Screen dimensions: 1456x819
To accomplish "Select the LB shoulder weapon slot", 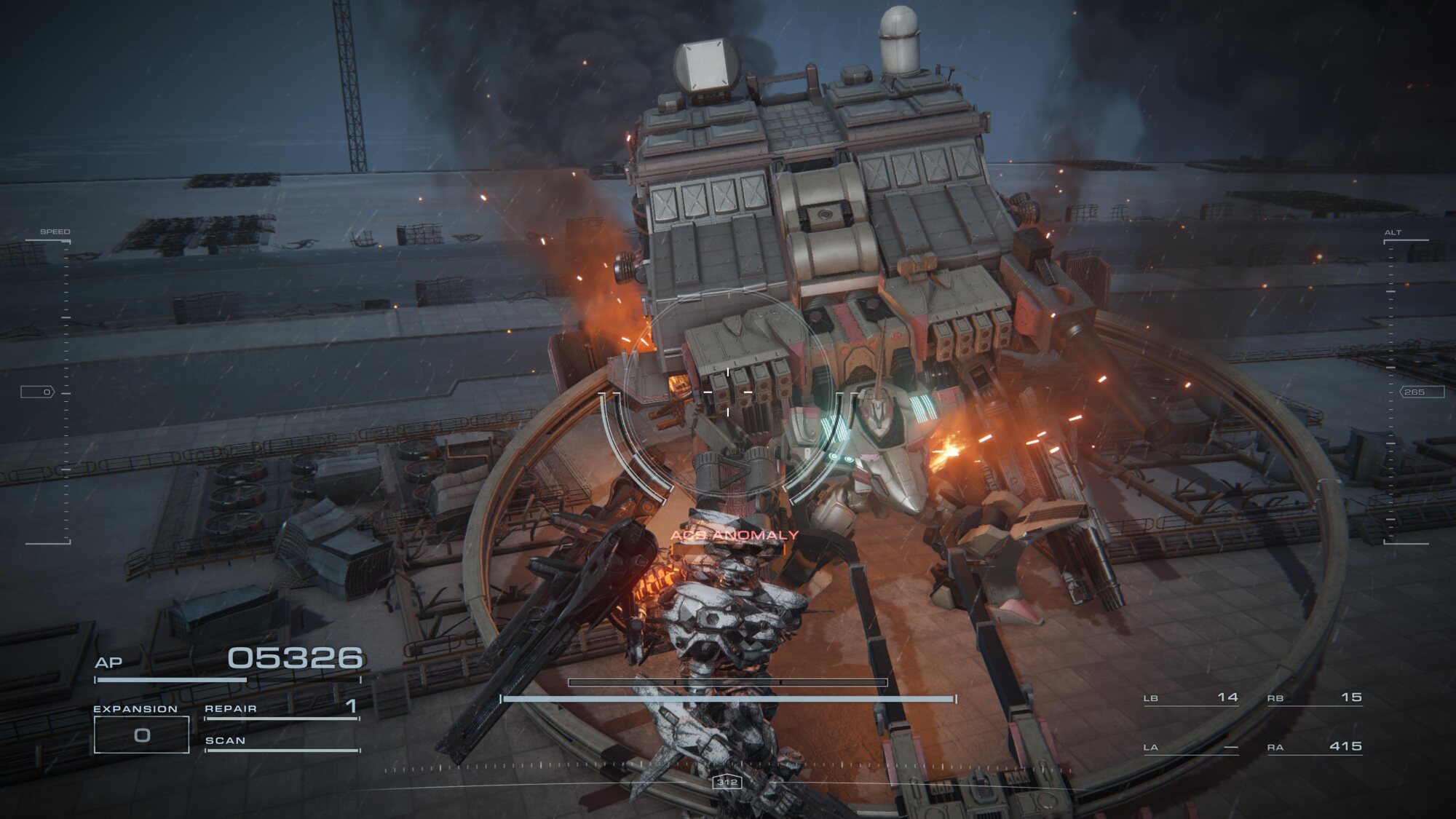I will click(x=1191, y=698).
